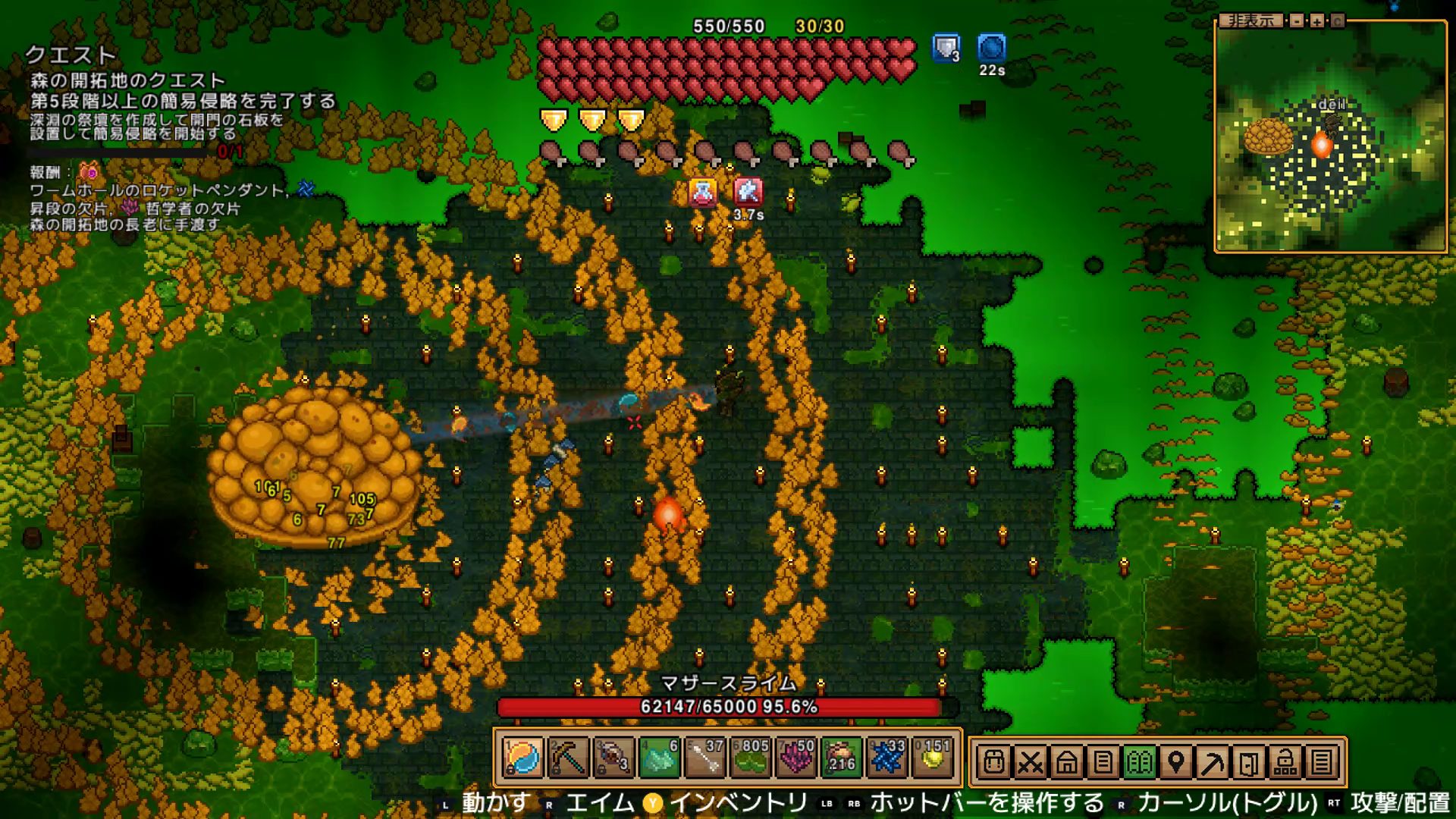Open the house settlement button
1456x819 pixels.
[1066, 761]
